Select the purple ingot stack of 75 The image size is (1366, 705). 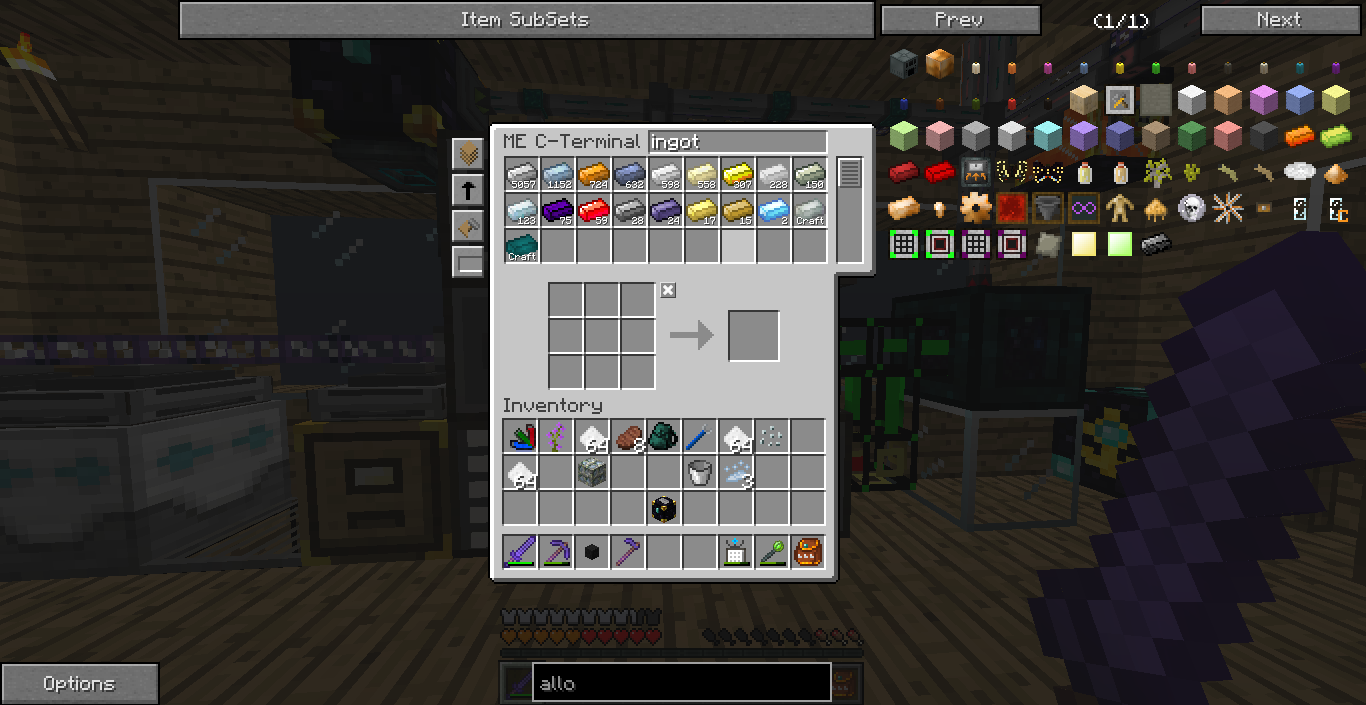557,211
